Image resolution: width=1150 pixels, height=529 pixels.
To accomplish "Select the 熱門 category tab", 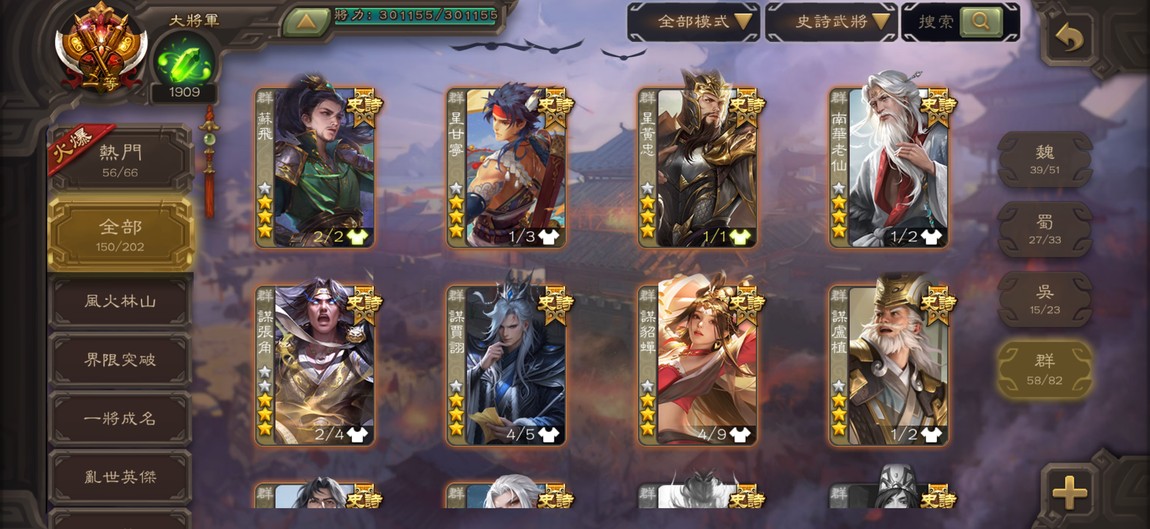I will [120, 160].
